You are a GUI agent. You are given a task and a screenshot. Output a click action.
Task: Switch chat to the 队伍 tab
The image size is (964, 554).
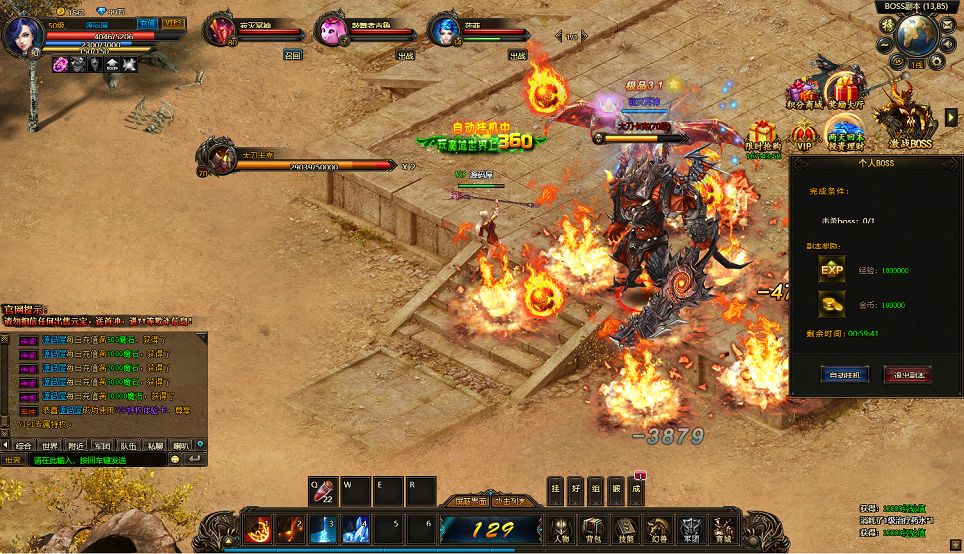tap(128, 445)
